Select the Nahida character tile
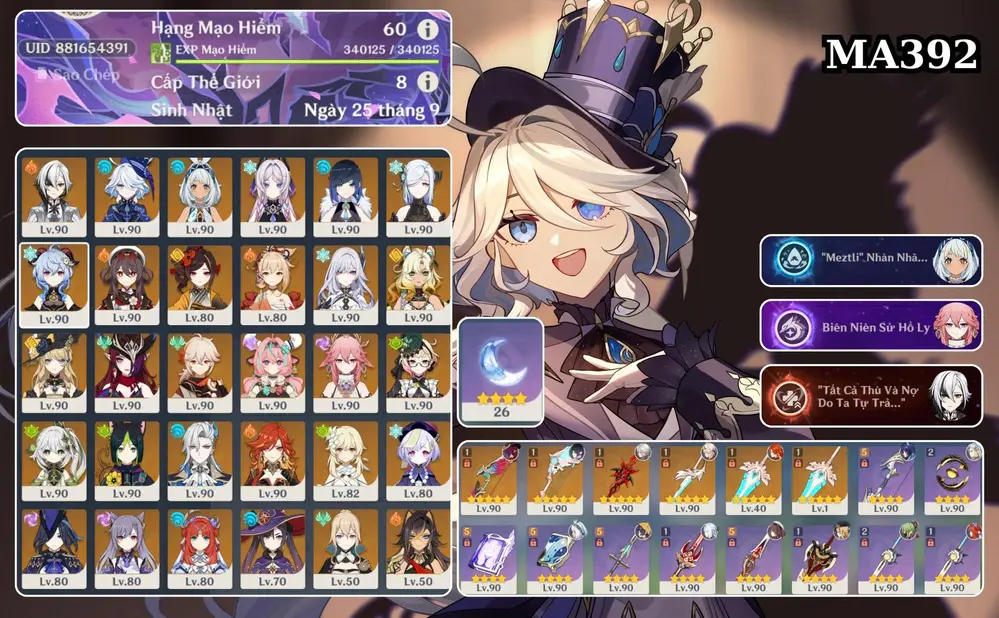The height and width of the screenshot is (618, 999). coord(54,460)
